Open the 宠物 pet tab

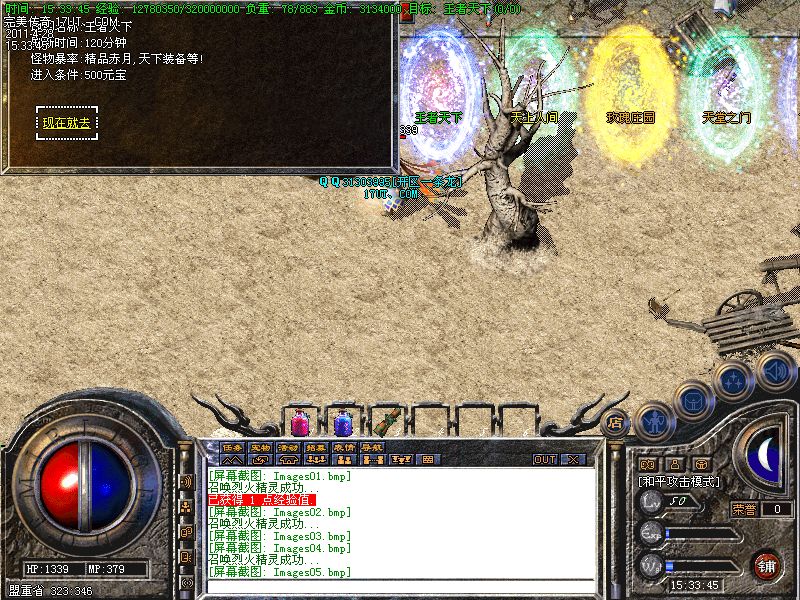(x=261, y=446)
